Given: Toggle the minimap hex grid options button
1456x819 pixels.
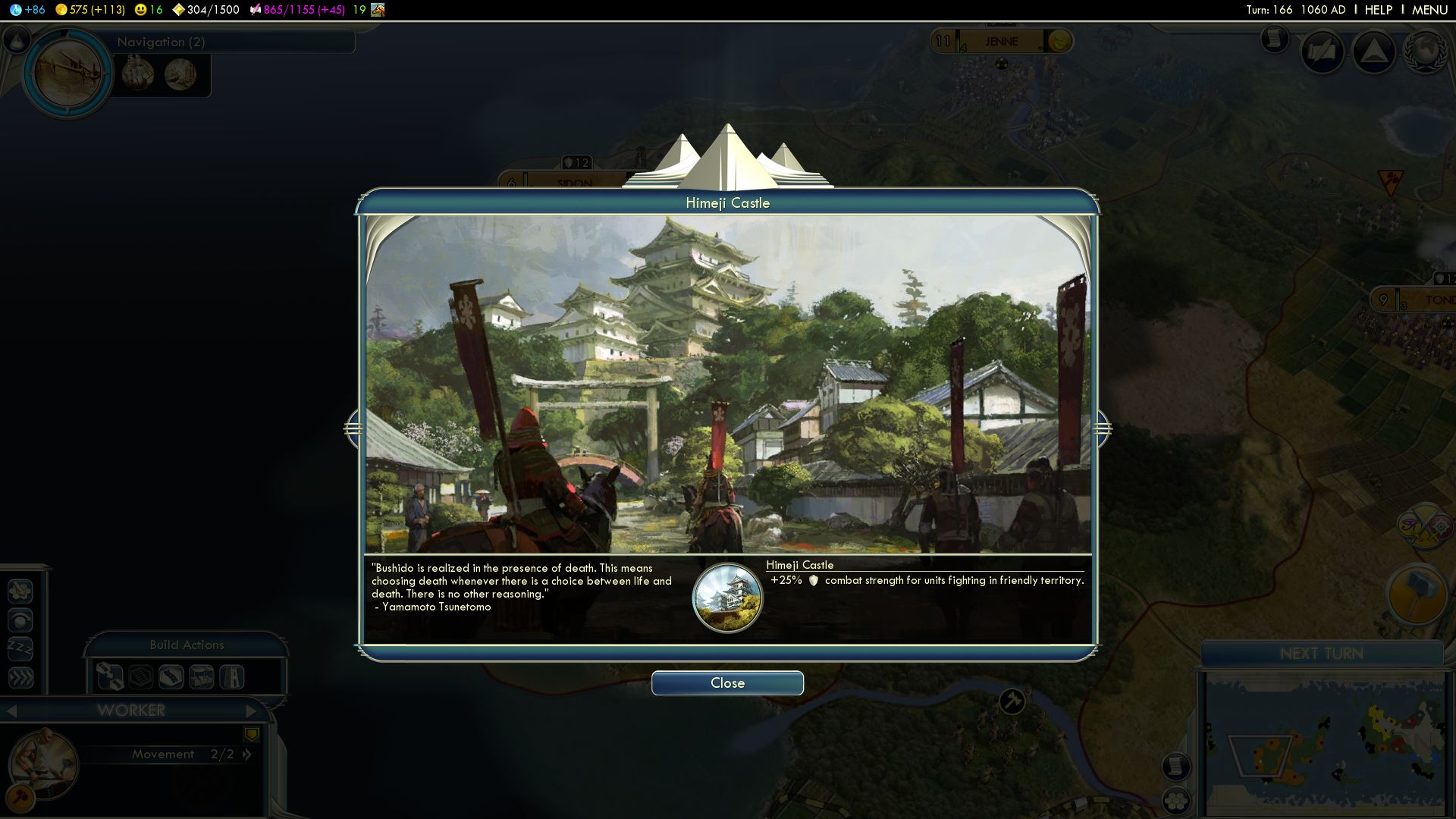Looking at the screenshot, I should click(1176, 800).
